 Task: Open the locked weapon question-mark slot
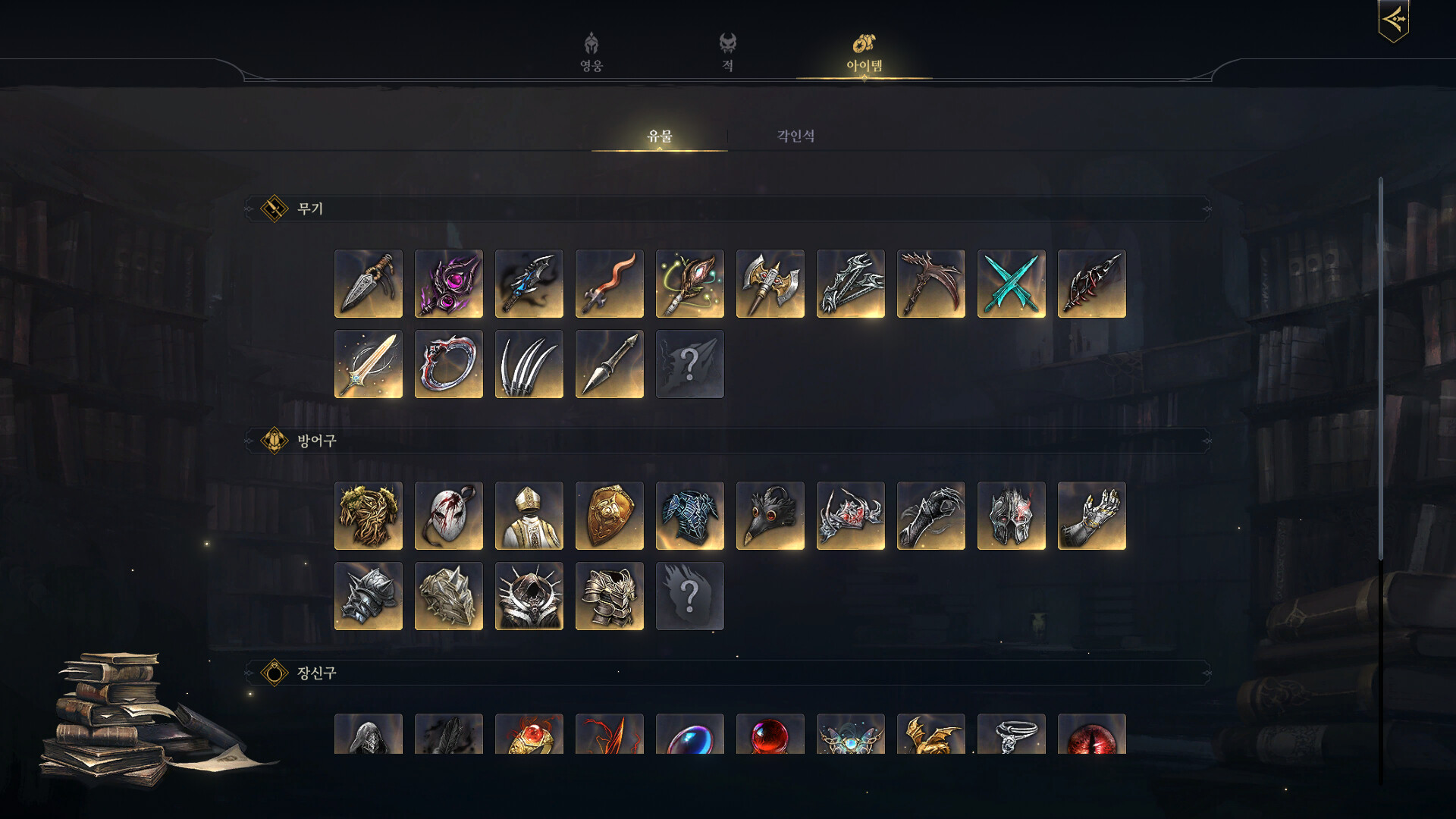click(690, 364)
